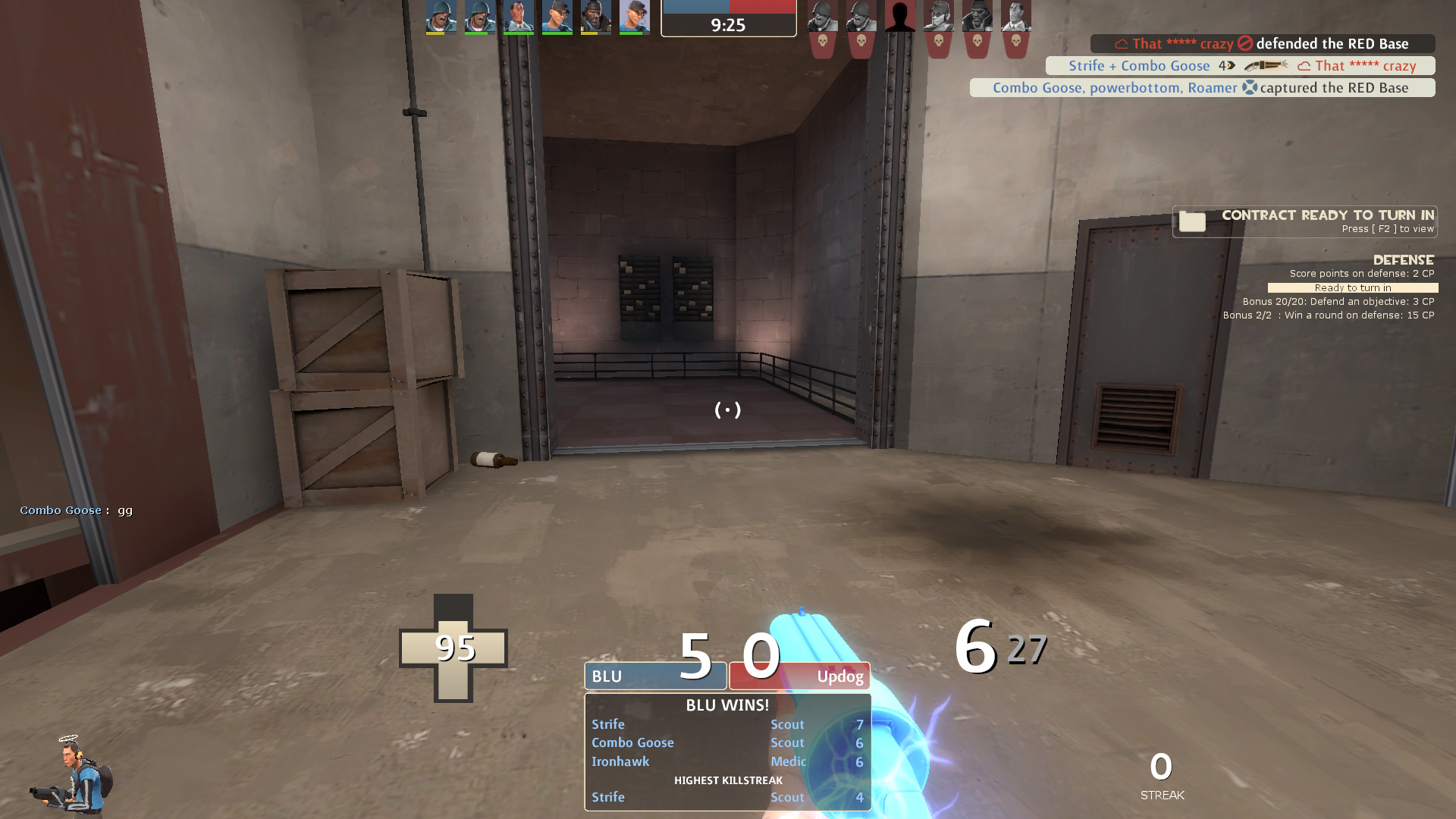Click the Strife + Combo Goose kill notice
This screenshot has height=819, width=1456.
pyautogui.click(x=1241, y=66)
